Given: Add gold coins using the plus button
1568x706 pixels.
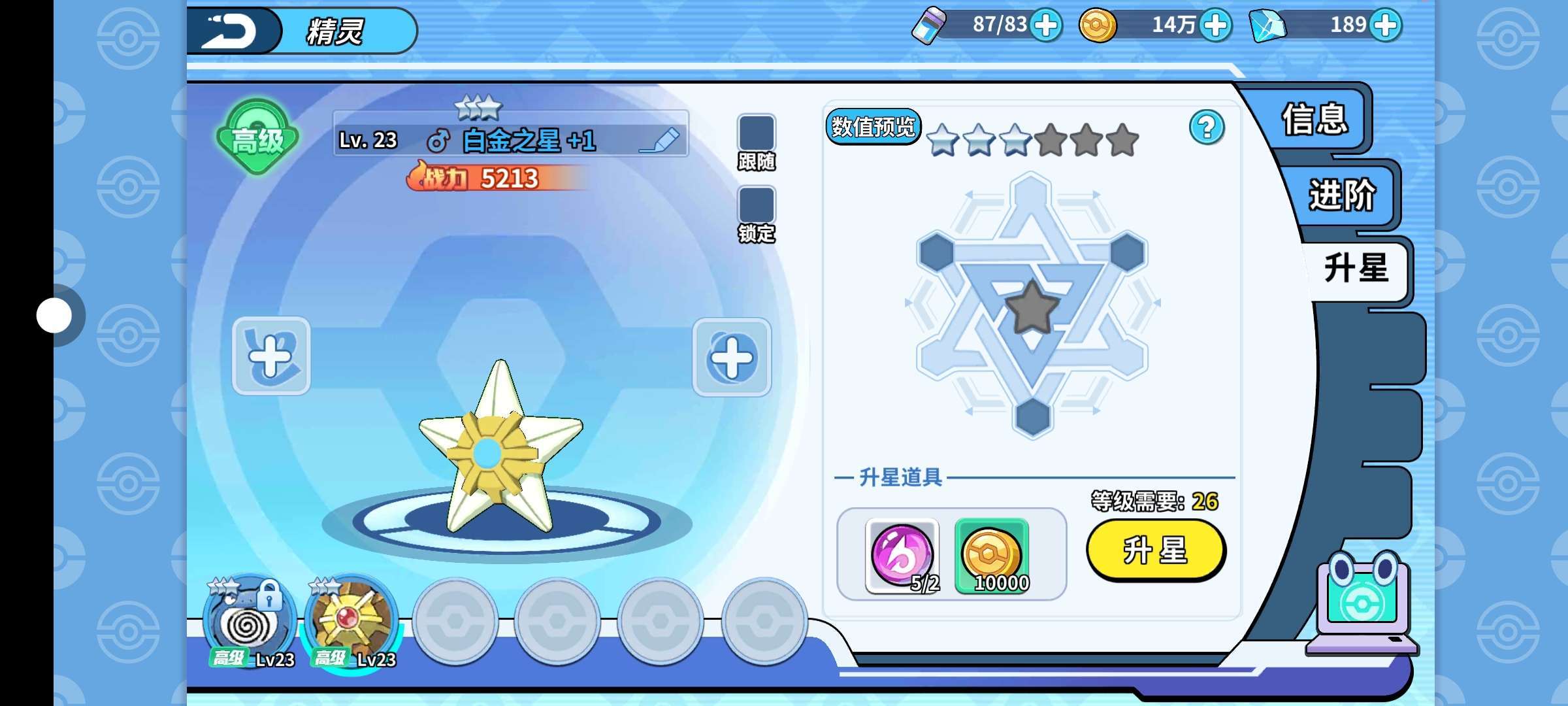Looking at the screenshot, I should click(1215, 25).
